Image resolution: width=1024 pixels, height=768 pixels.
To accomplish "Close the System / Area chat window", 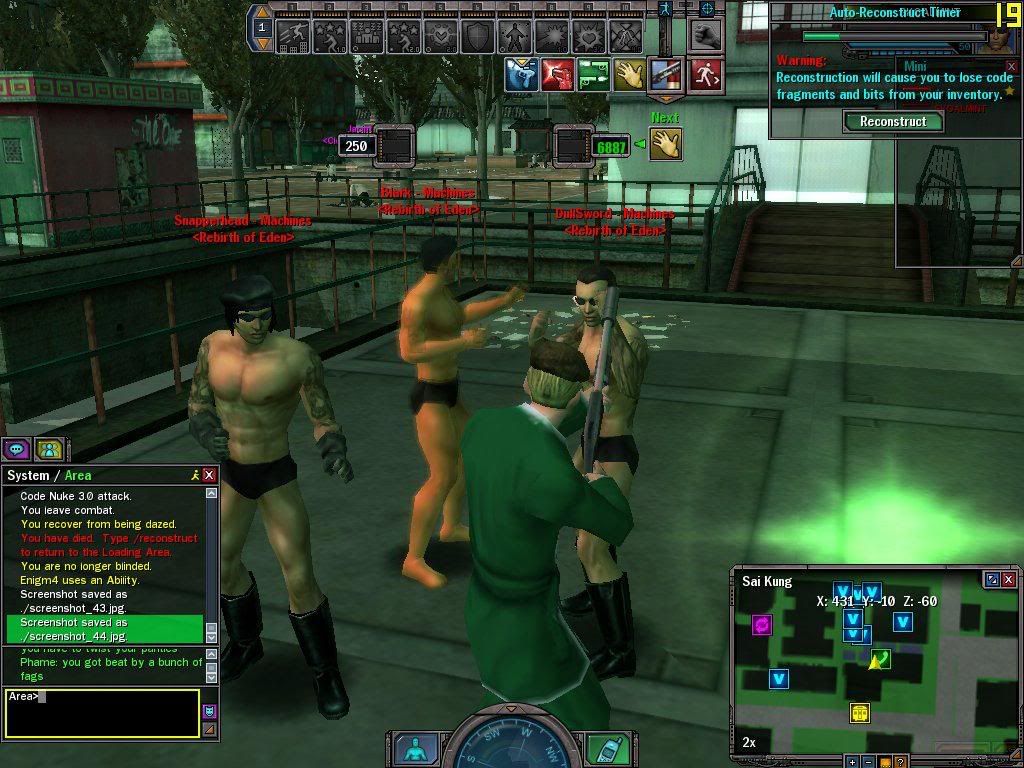I will [209, 475].
